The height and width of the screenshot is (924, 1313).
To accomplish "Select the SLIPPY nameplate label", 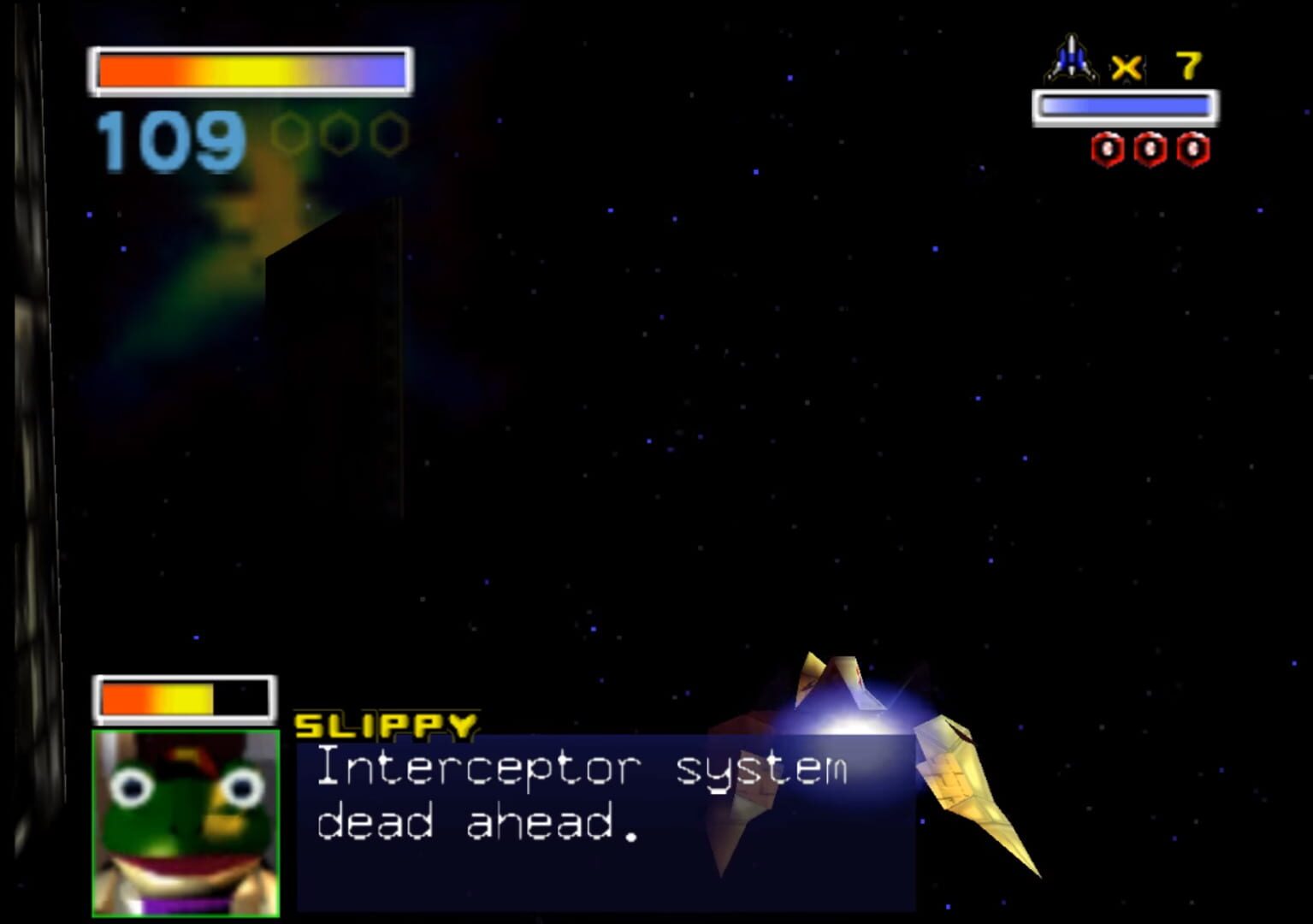I will click(x=387, y=724).
